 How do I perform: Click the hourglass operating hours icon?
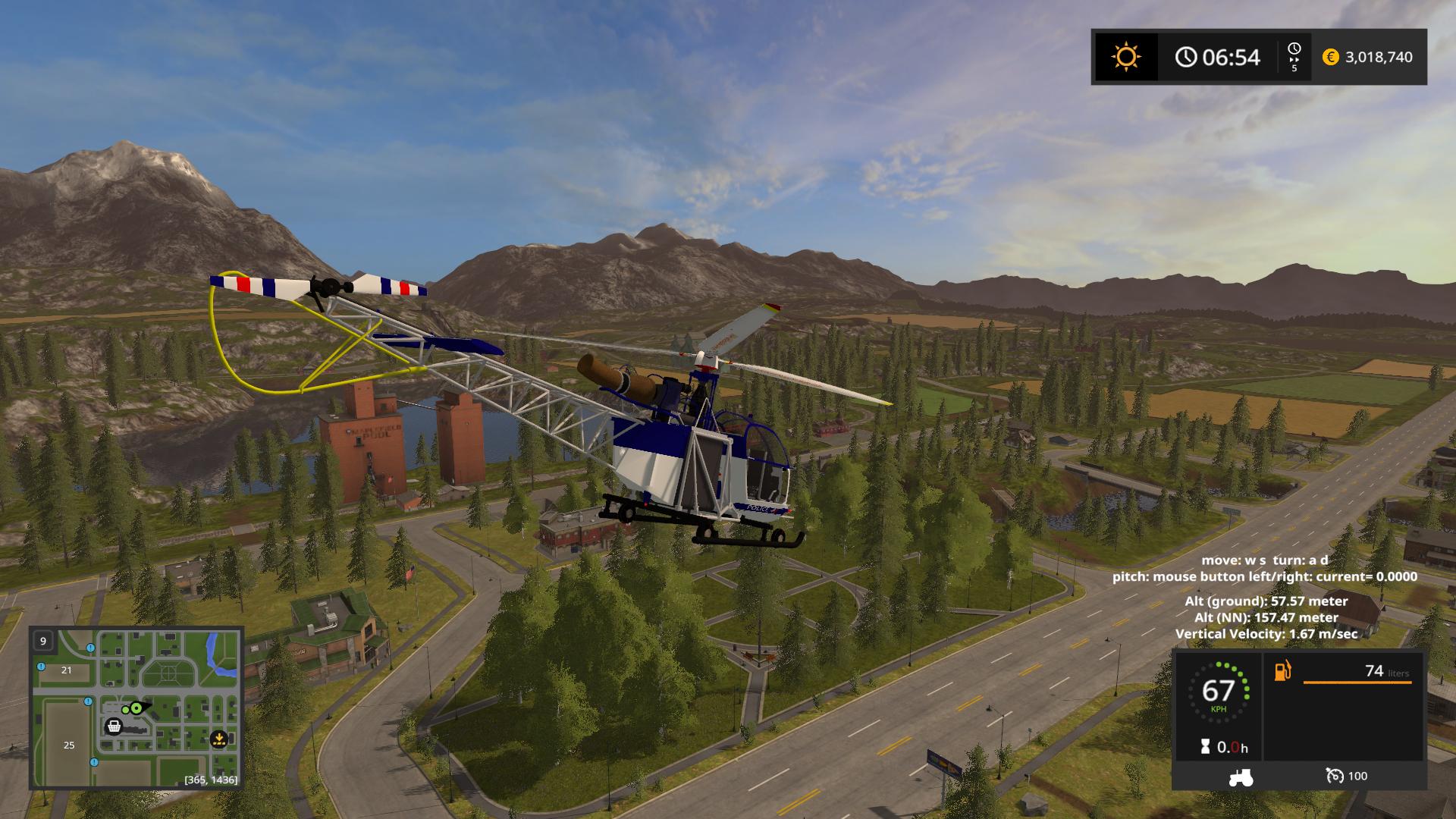[x=1206, y=747]
